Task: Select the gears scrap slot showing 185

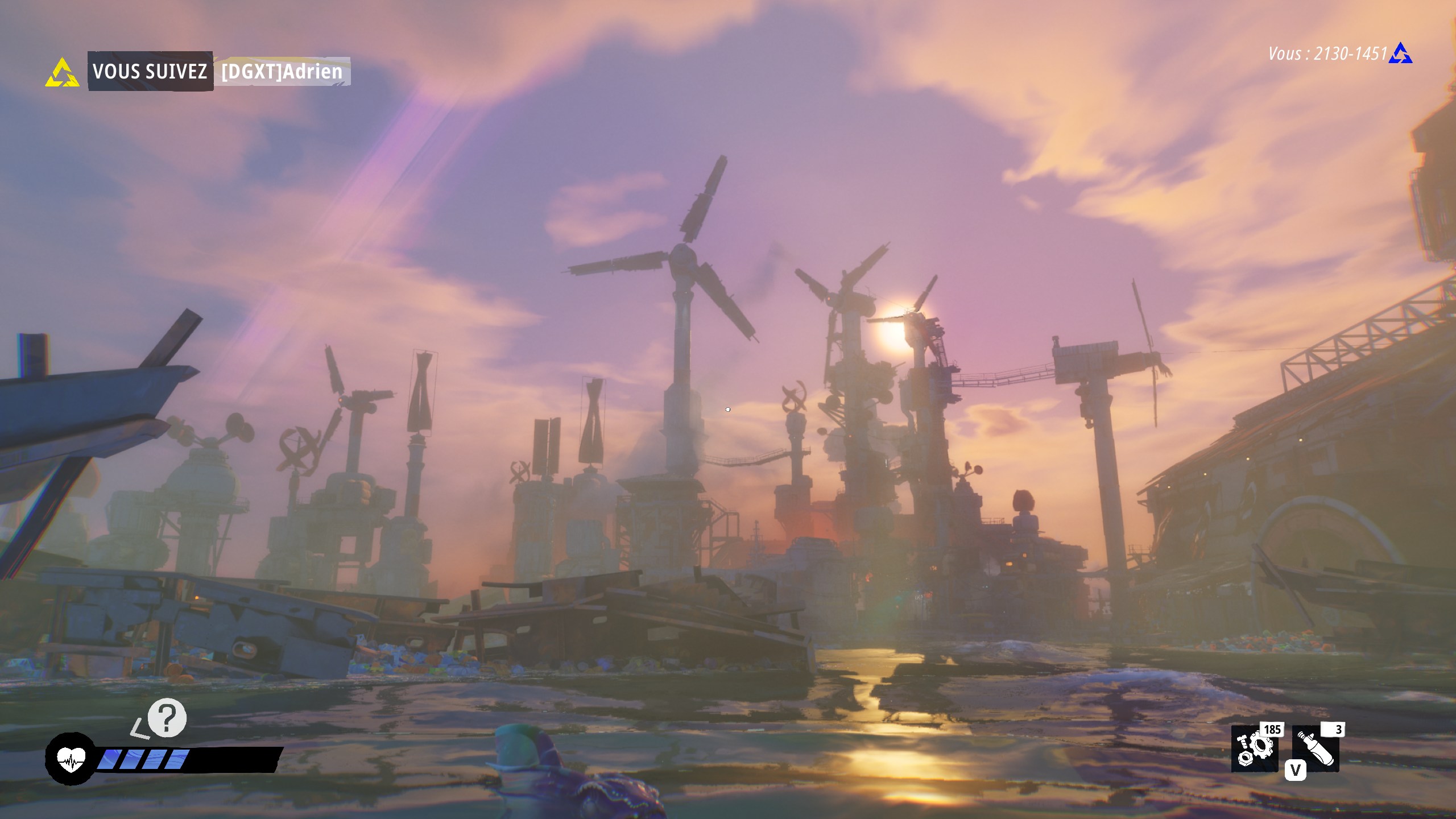Action: [x=1254, y=750]
